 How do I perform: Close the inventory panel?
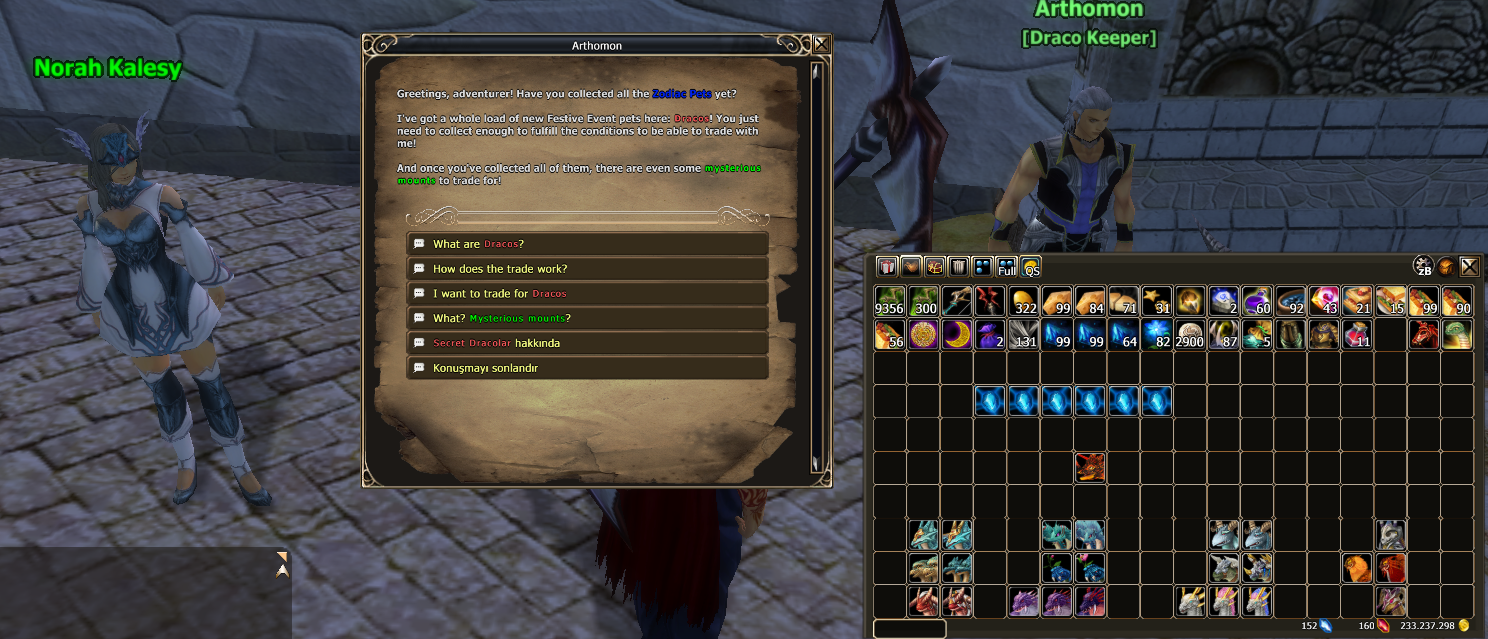[x=1469, y=266]
